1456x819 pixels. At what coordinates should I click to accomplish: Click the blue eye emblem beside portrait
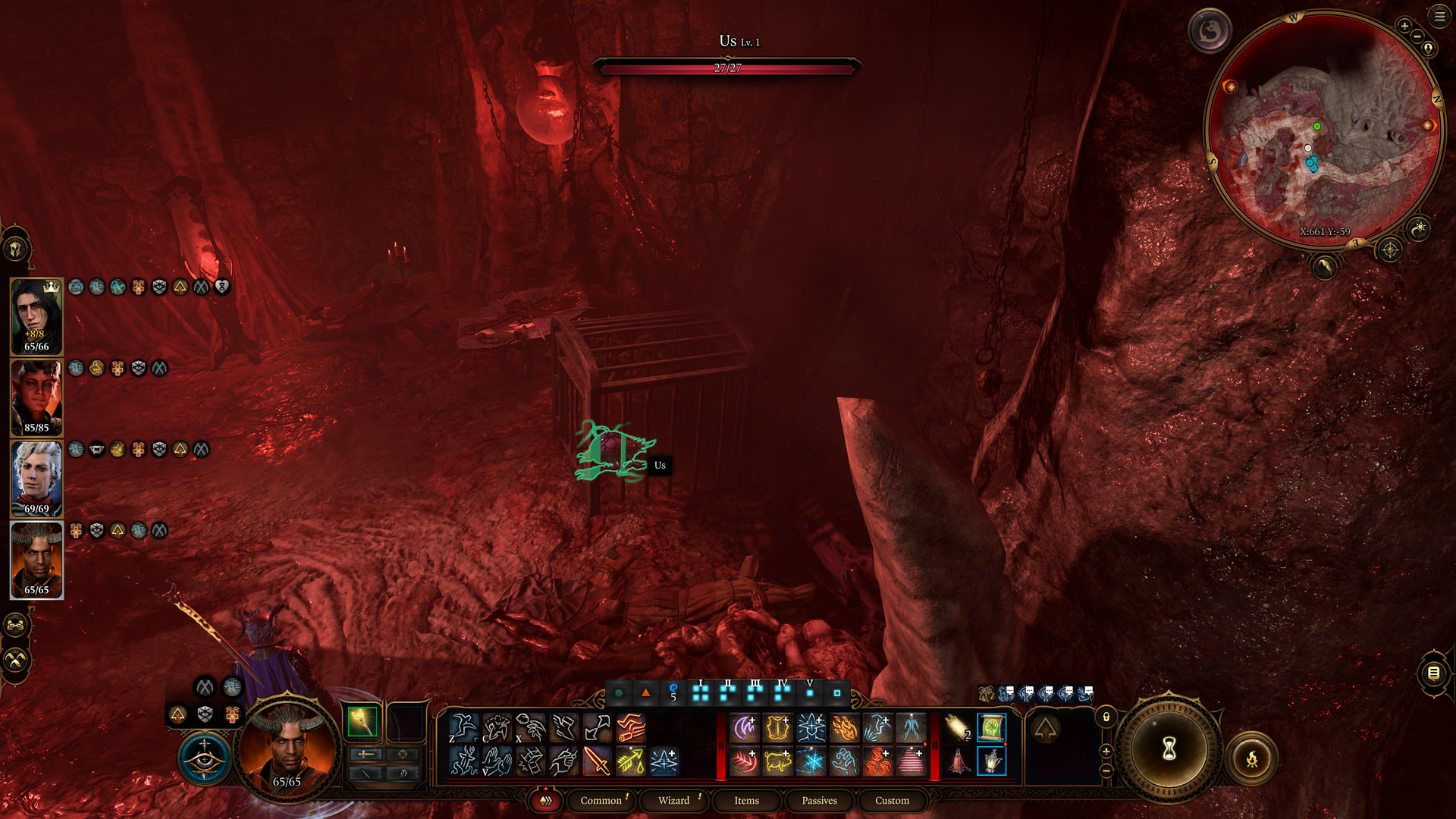coord(205,757)
